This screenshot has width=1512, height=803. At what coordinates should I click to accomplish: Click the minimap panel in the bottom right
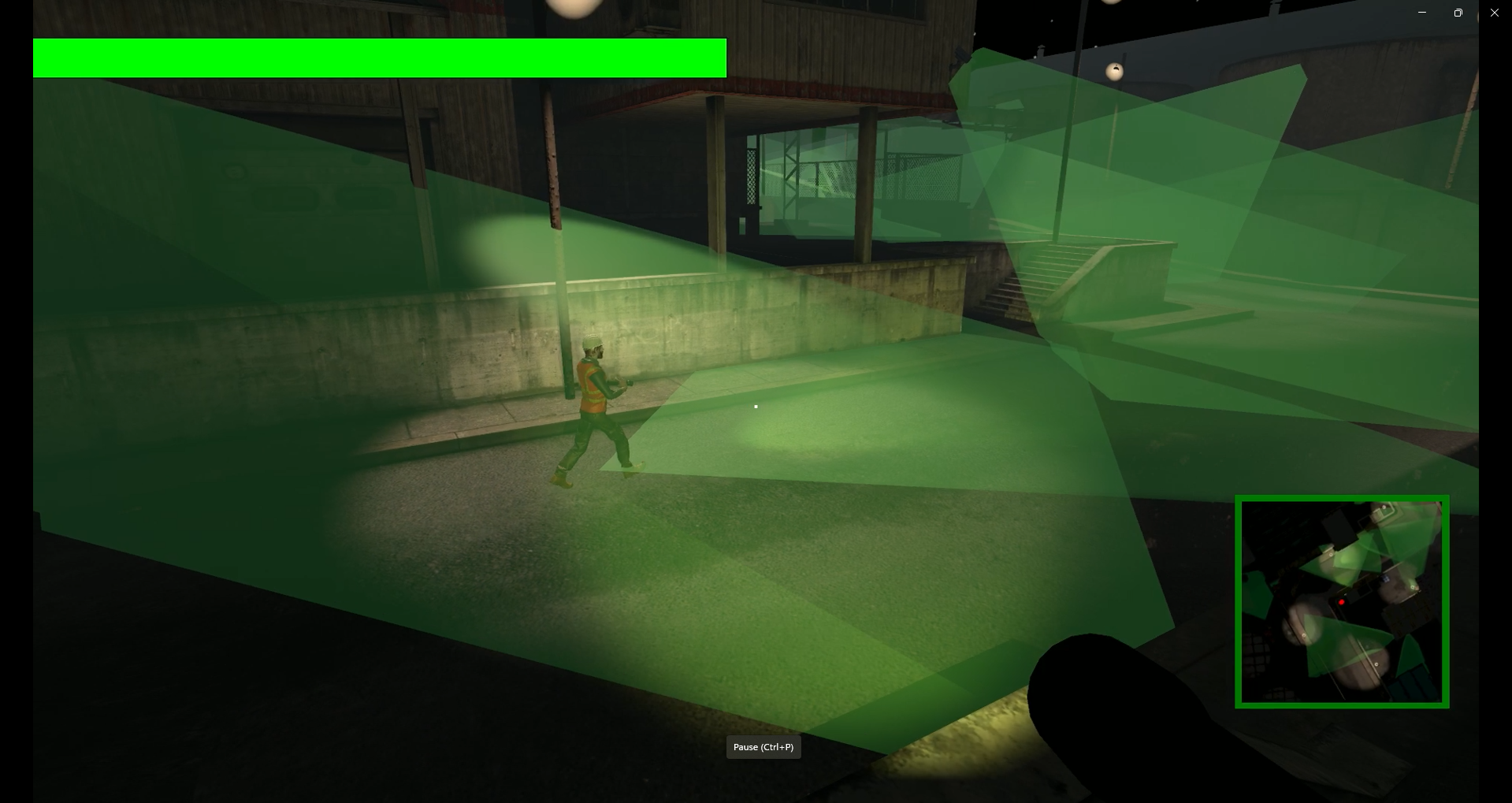click(1341, 600)
